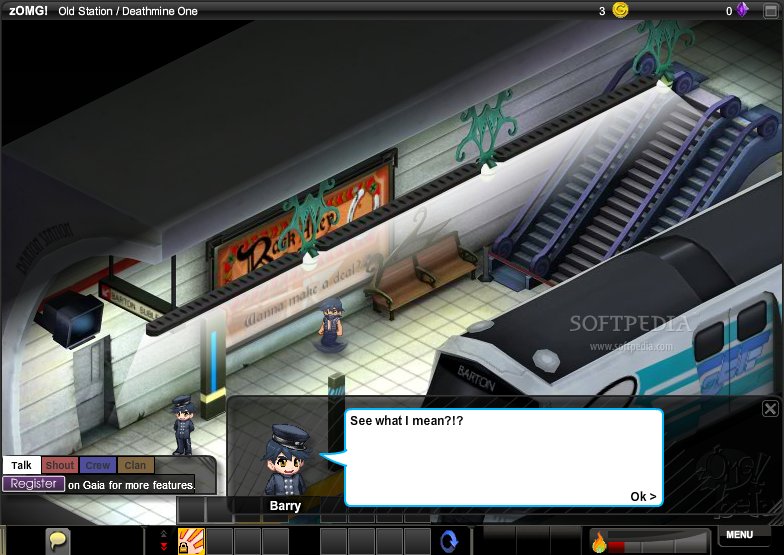Open the Crew chat tab

click(98, 465)
